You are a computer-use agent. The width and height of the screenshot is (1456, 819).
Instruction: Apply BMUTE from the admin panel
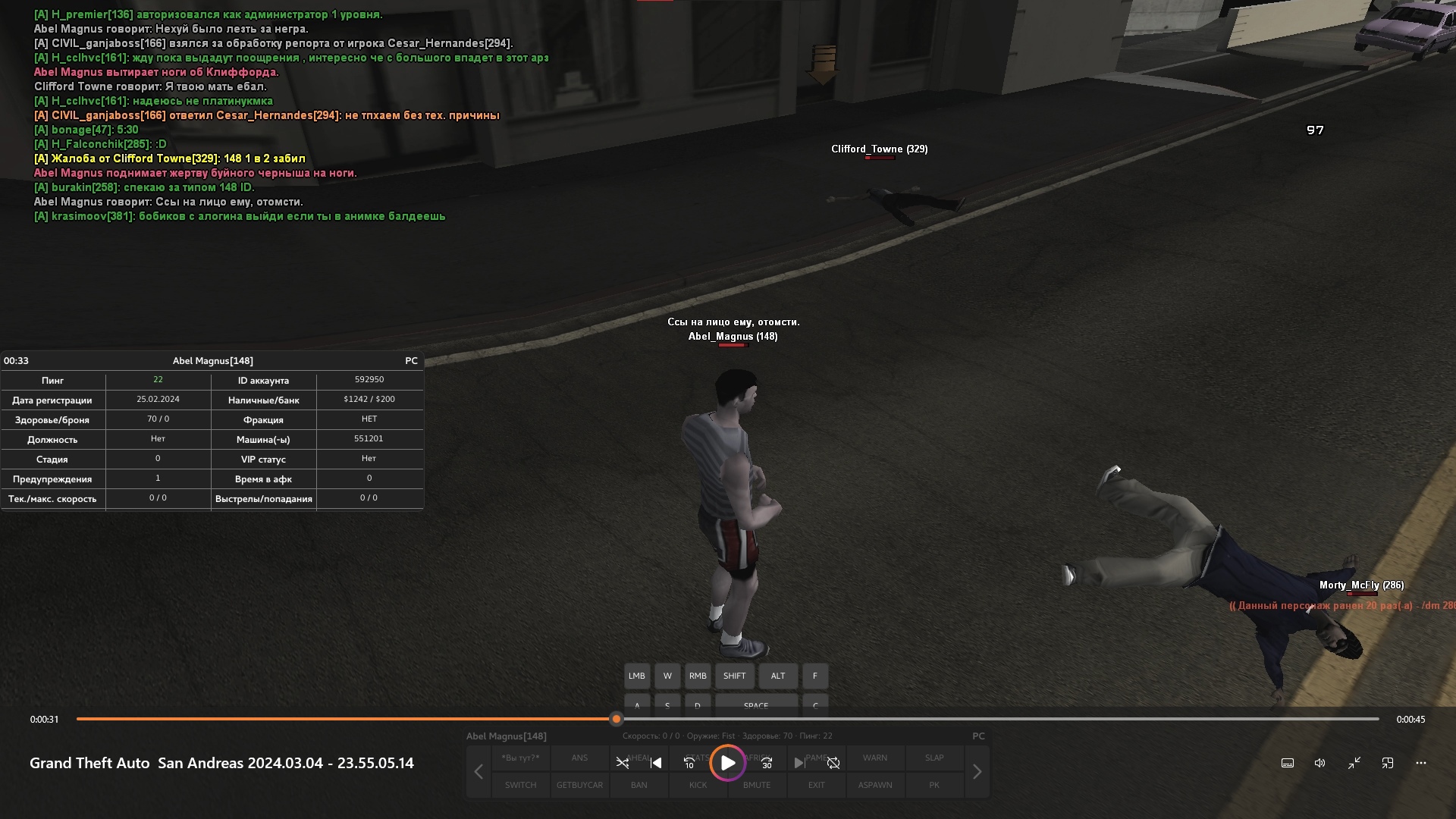tap(757, 785)
